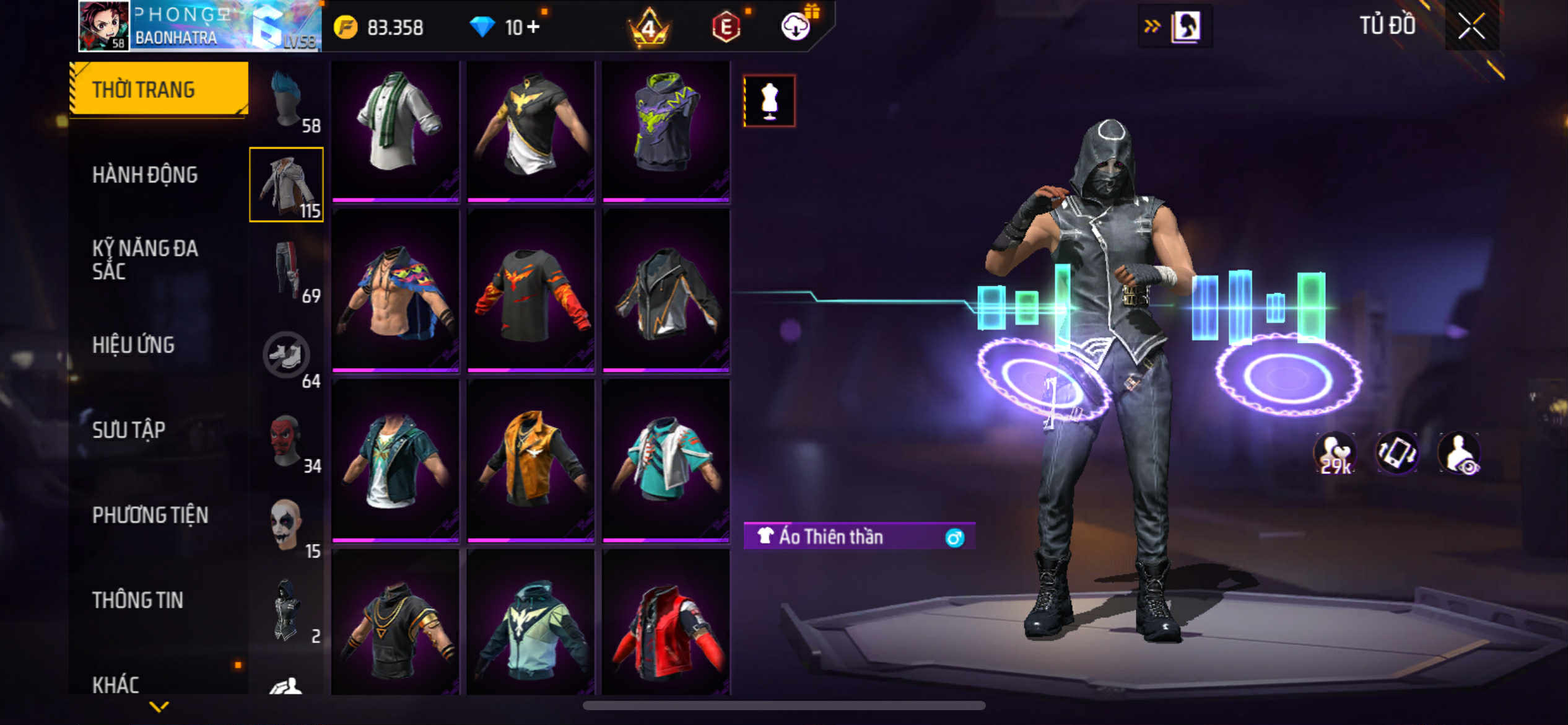1568x725 pixels.
Task: Switch to the Hành Động tab
Action: (145, 175)
